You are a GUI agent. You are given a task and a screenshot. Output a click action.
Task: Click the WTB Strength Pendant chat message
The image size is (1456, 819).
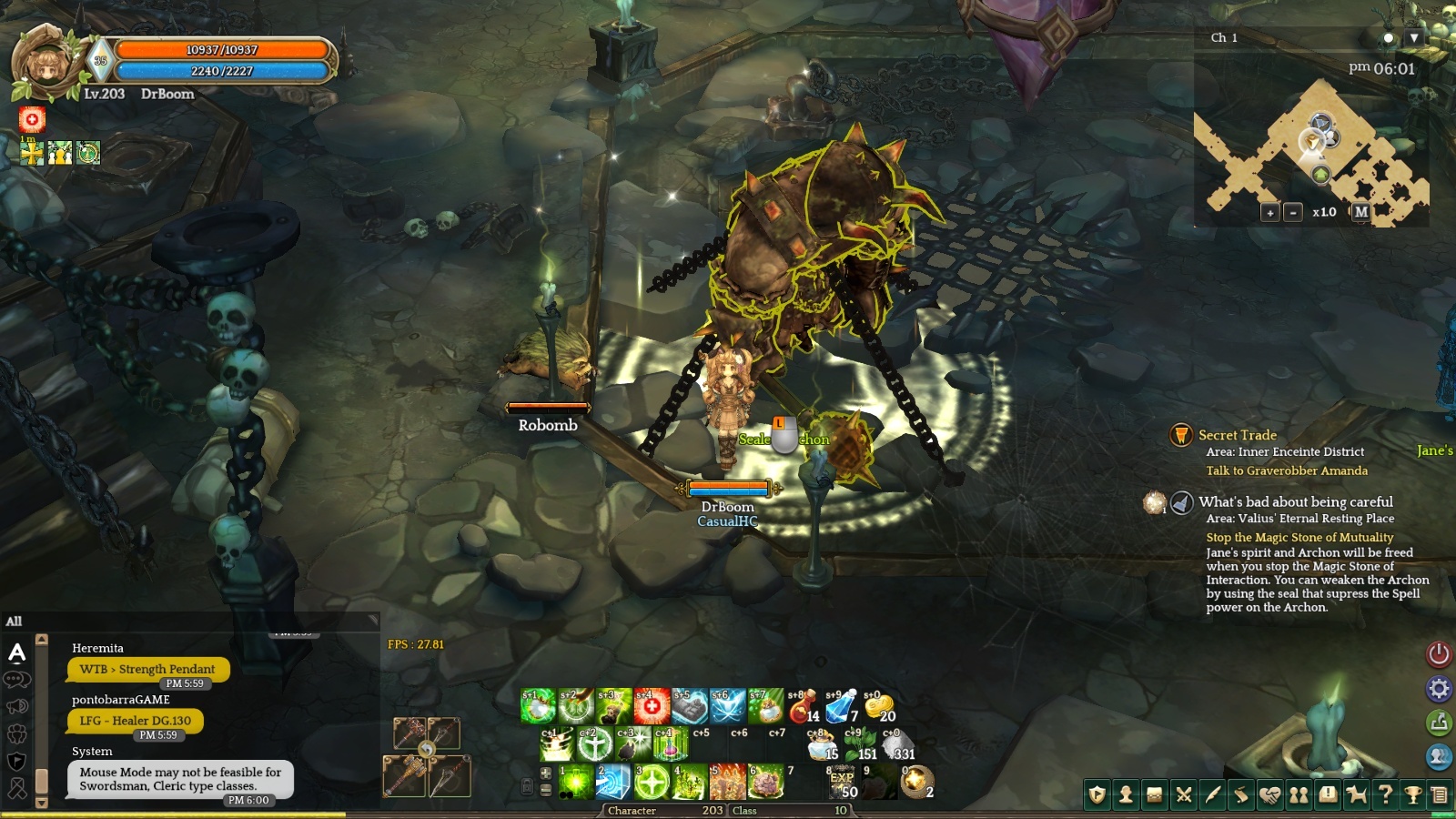pyautogui.click(x=147, y=669)
